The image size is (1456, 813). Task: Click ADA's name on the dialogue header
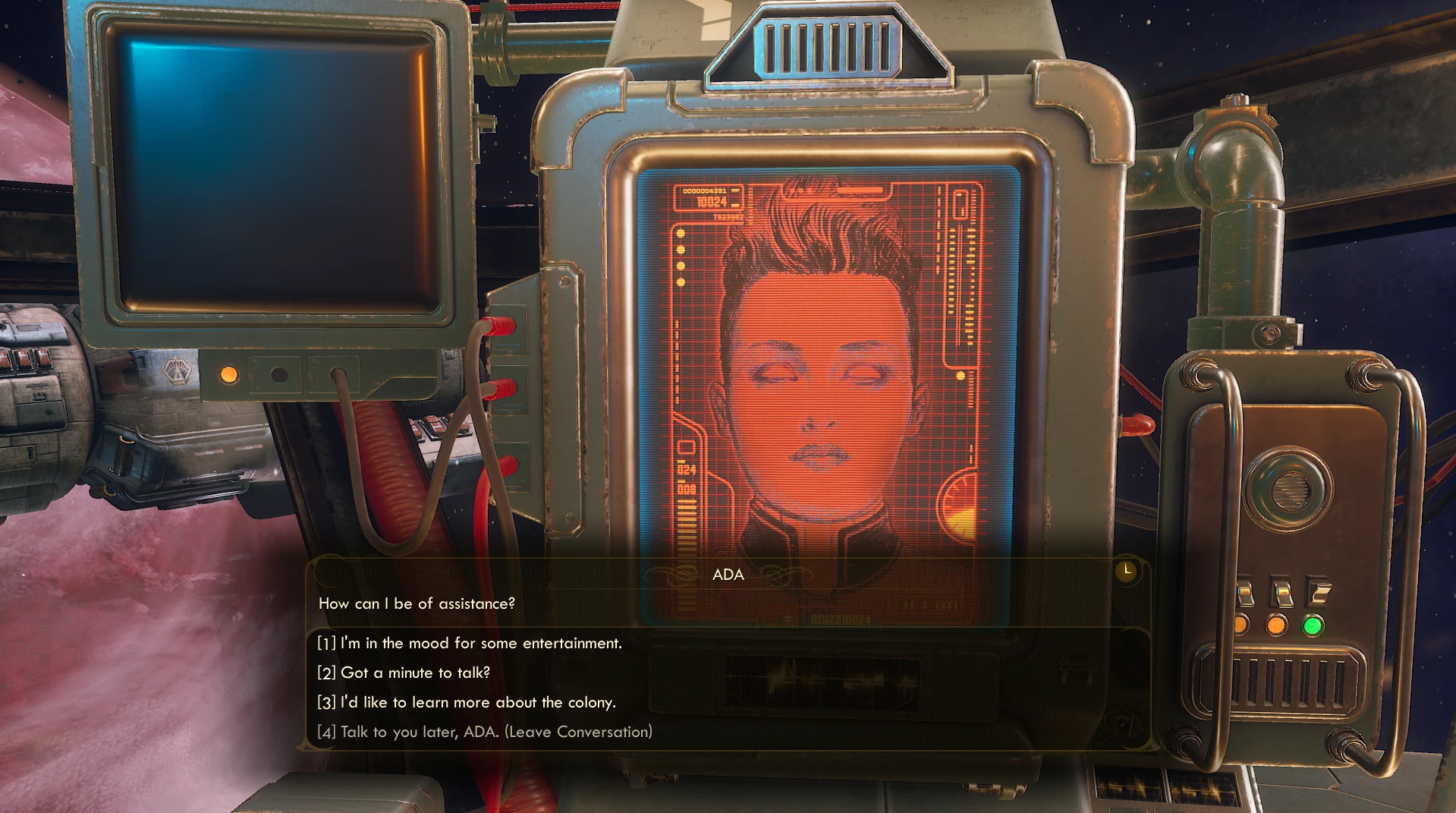(728, 575)
